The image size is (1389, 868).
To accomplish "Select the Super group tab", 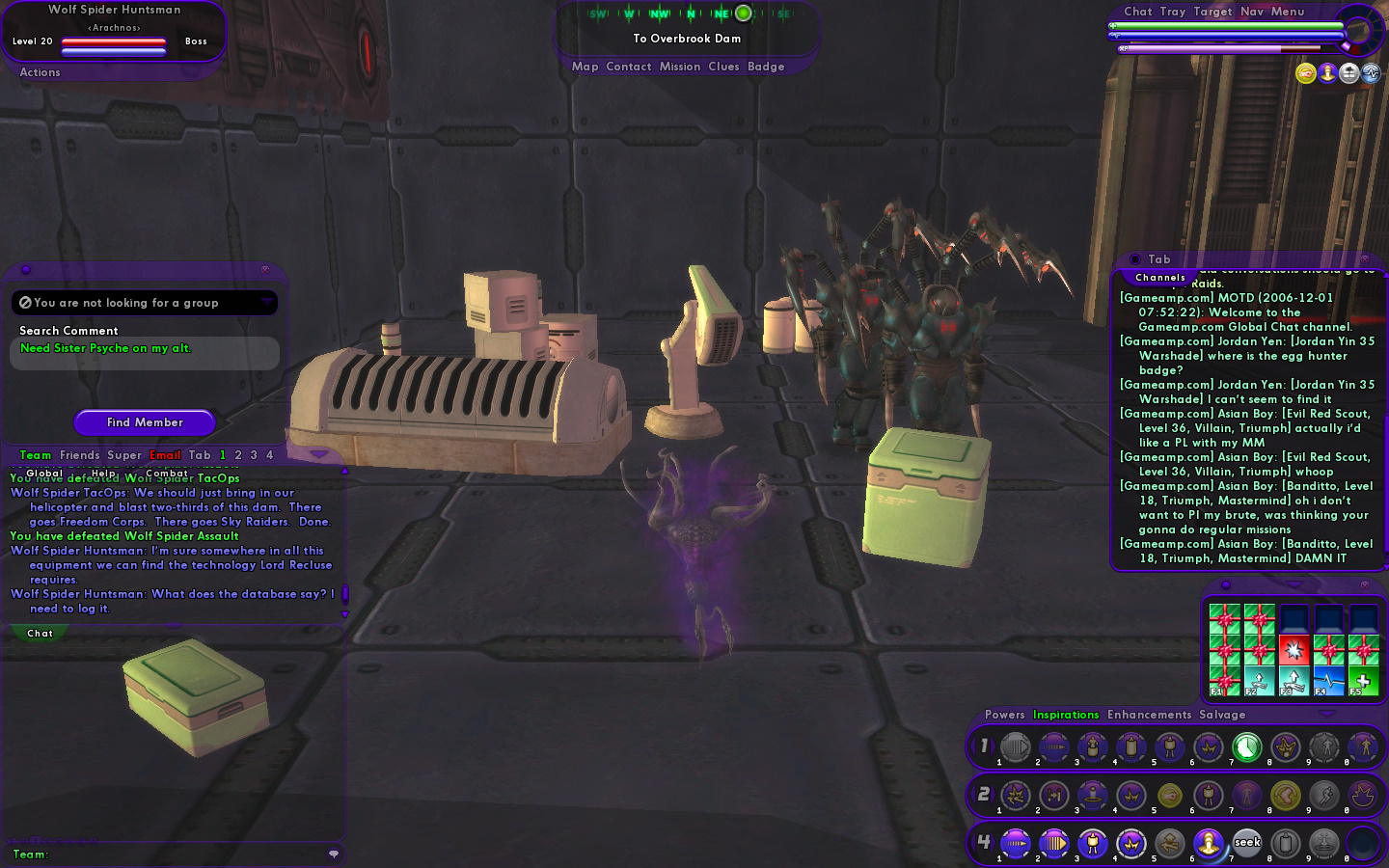I will 124,455.
